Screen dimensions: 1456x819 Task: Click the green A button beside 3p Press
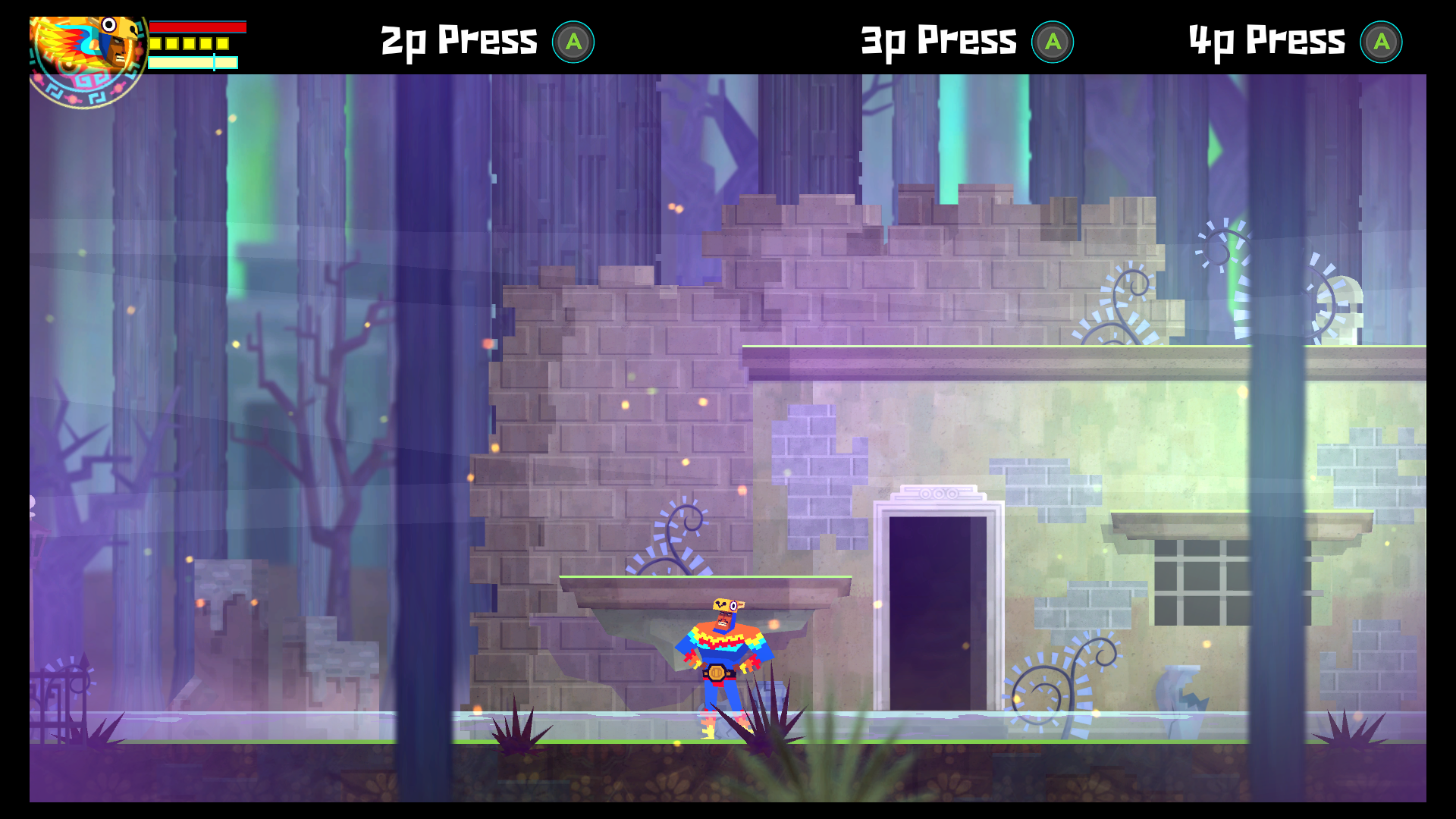tap(1053, 42)
